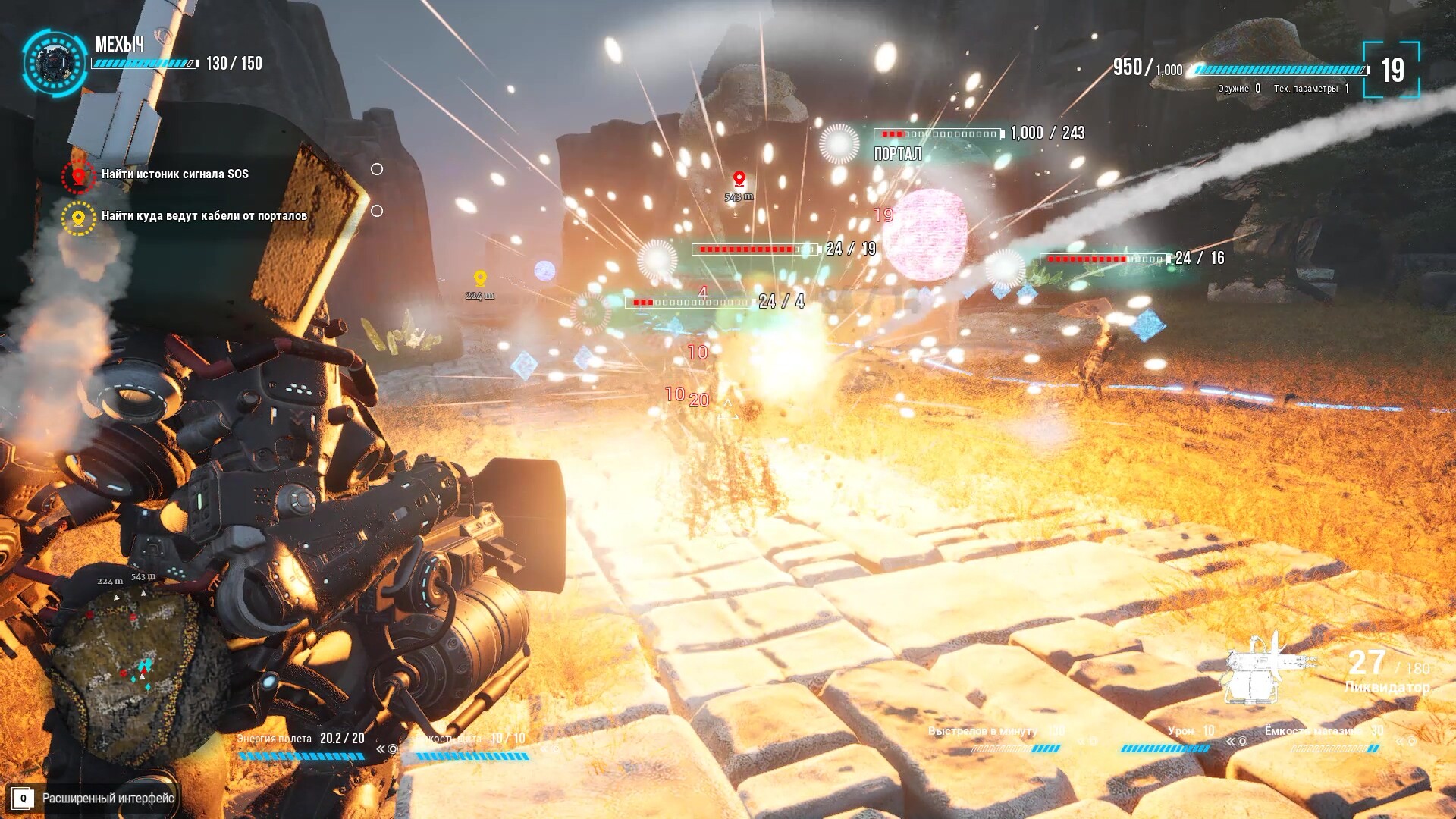The image size is (1456, 819).
Task: Toggle the 'Расширенный интерфейс' label
Action: [x=108, y=798]
